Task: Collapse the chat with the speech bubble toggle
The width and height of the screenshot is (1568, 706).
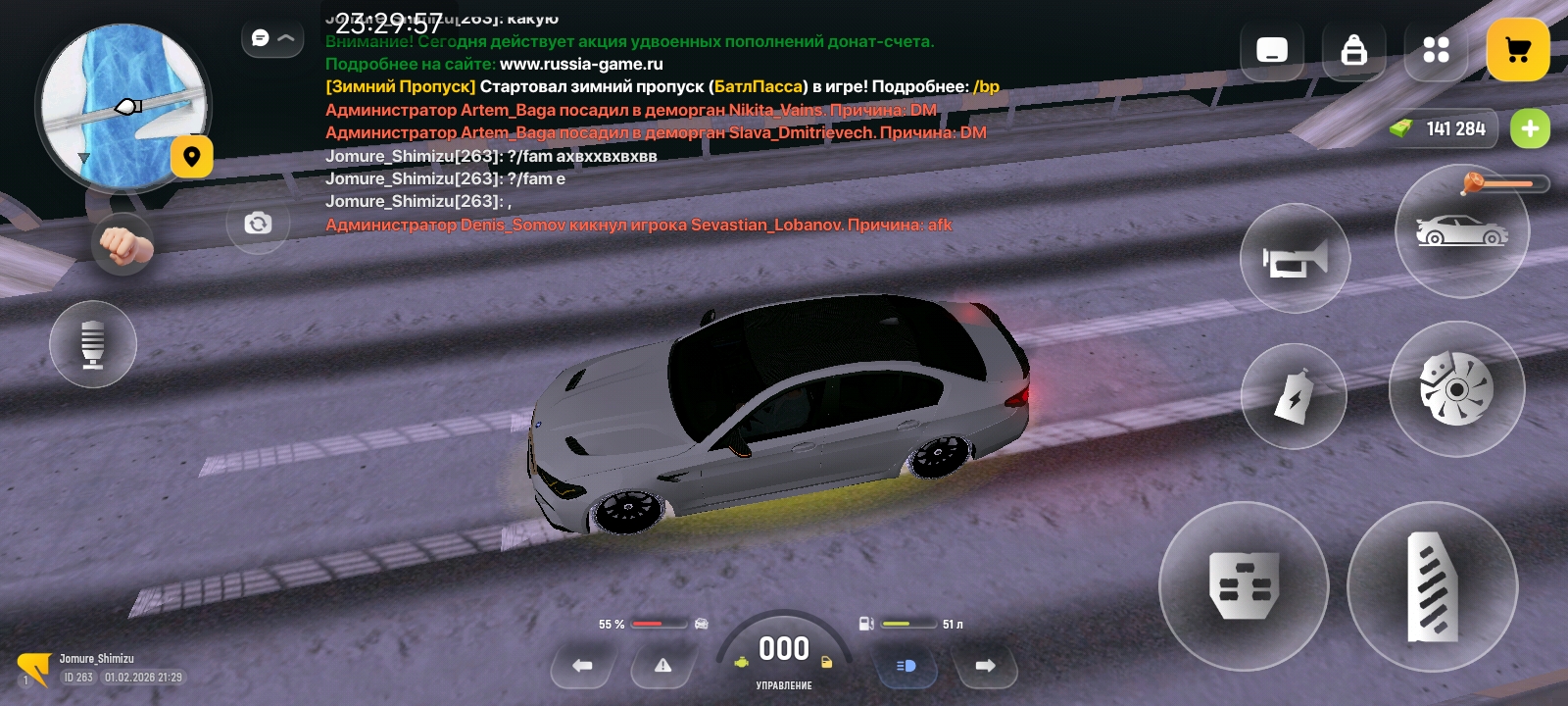Action: [x=271, y=38]
